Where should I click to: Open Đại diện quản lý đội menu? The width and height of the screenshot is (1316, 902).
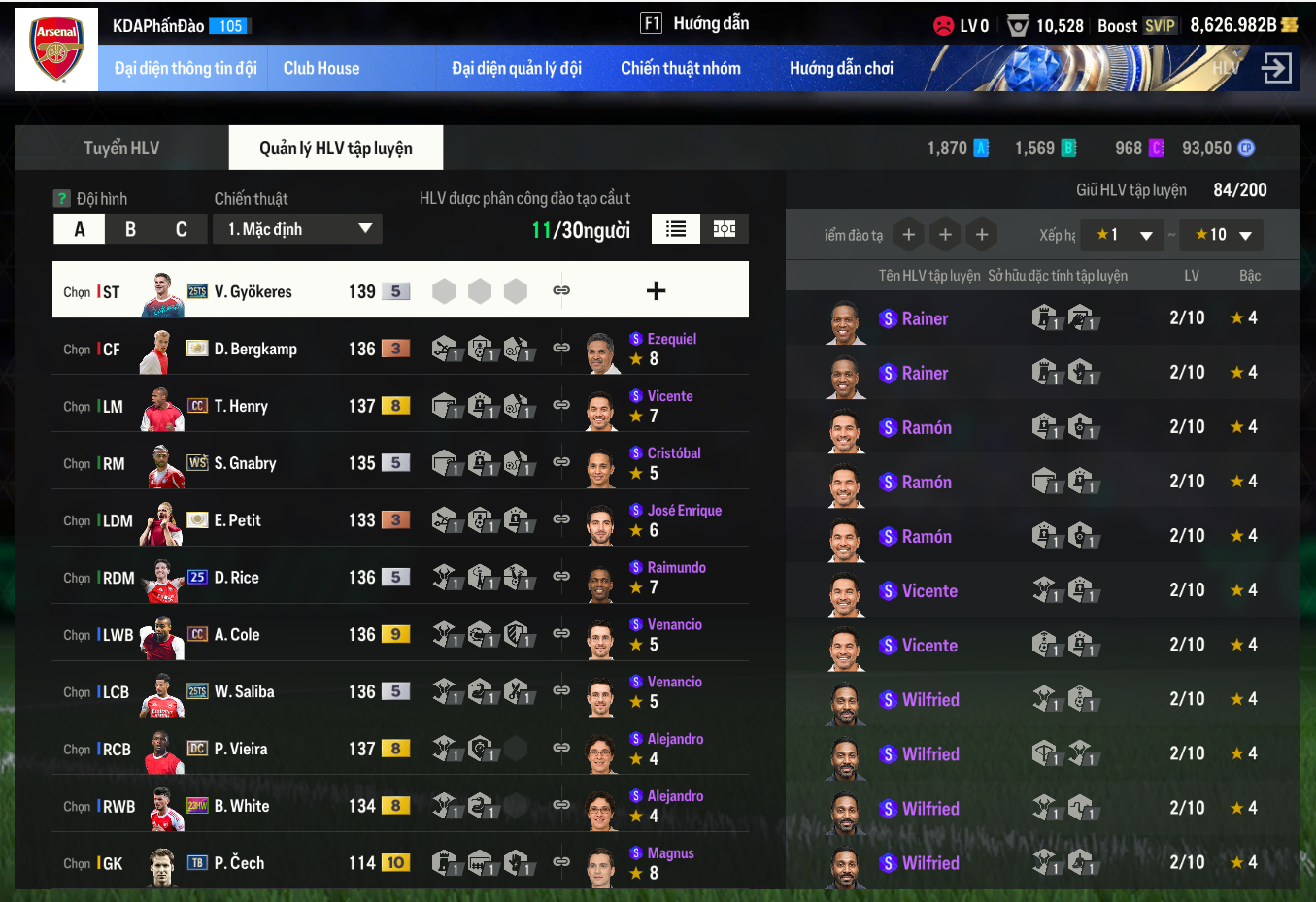pyautogui.click(x=517, y=68)
